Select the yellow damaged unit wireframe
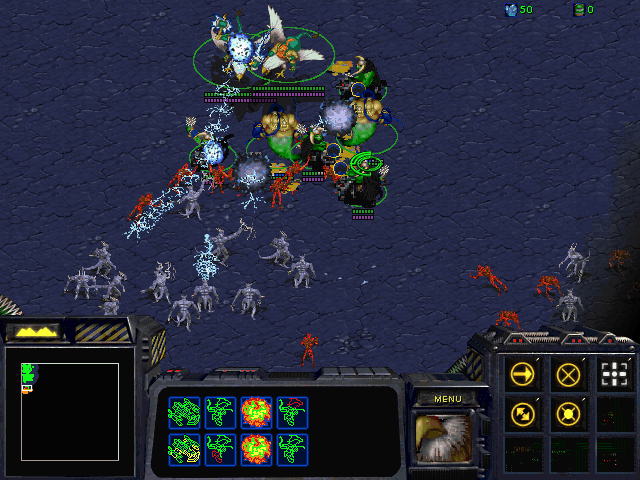The height and width of the screenshot is (480, 640). click(x=185, y=448)
